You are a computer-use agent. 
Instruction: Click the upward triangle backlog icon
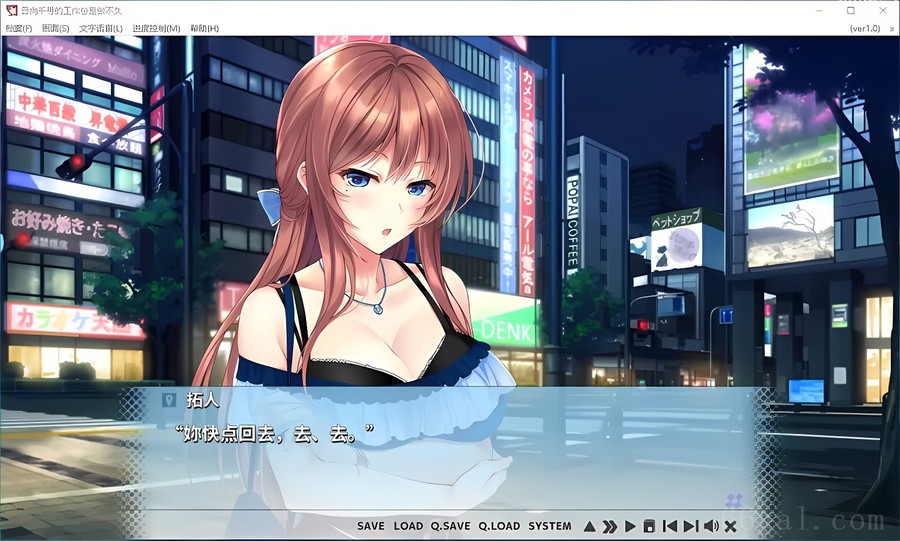tap(590, 526)
